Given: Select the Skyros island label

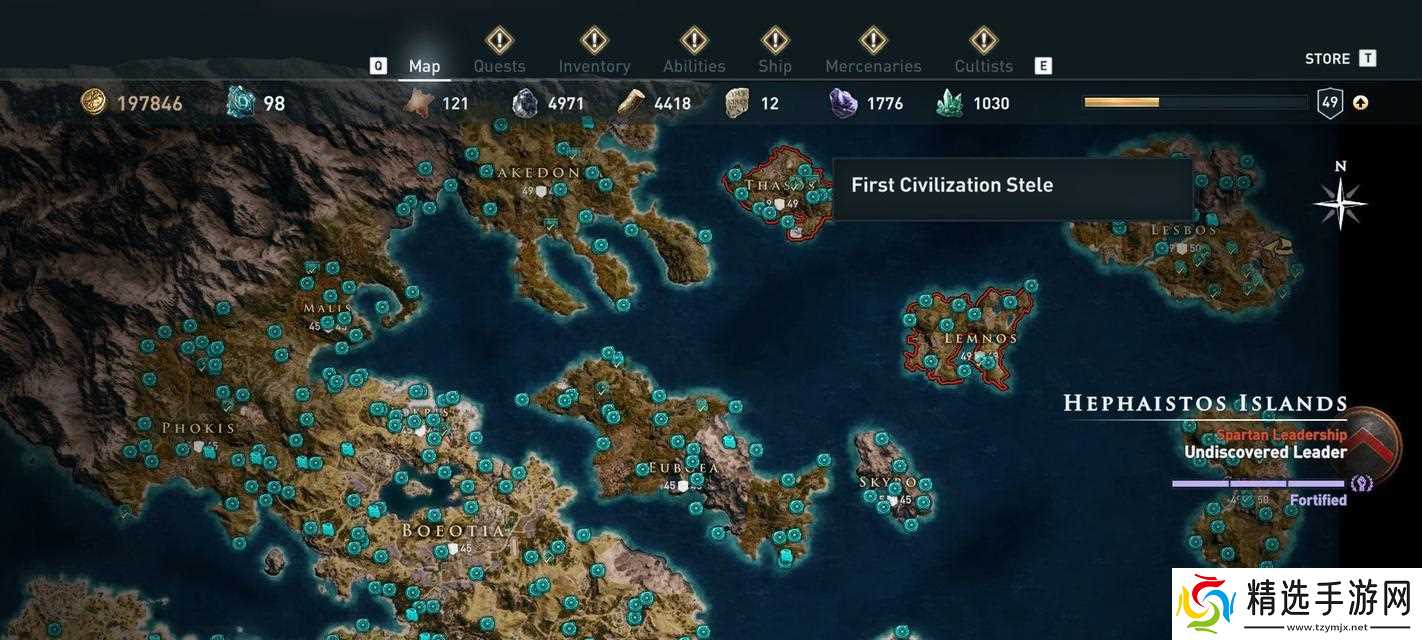Looking at the screenshot, I should (888, 482).
